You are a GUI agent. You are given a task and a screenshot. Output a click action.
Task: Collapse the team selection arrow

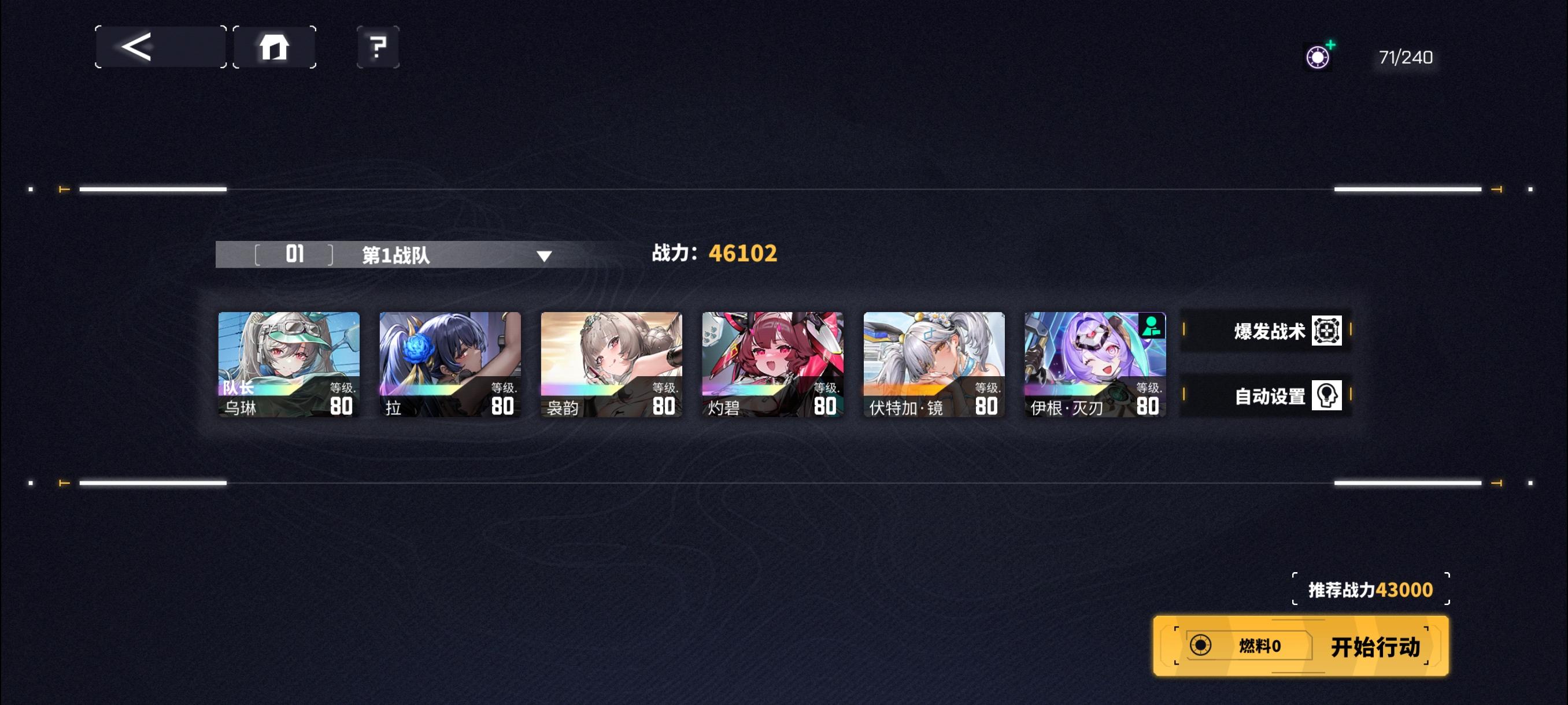(x=546, y=256)
